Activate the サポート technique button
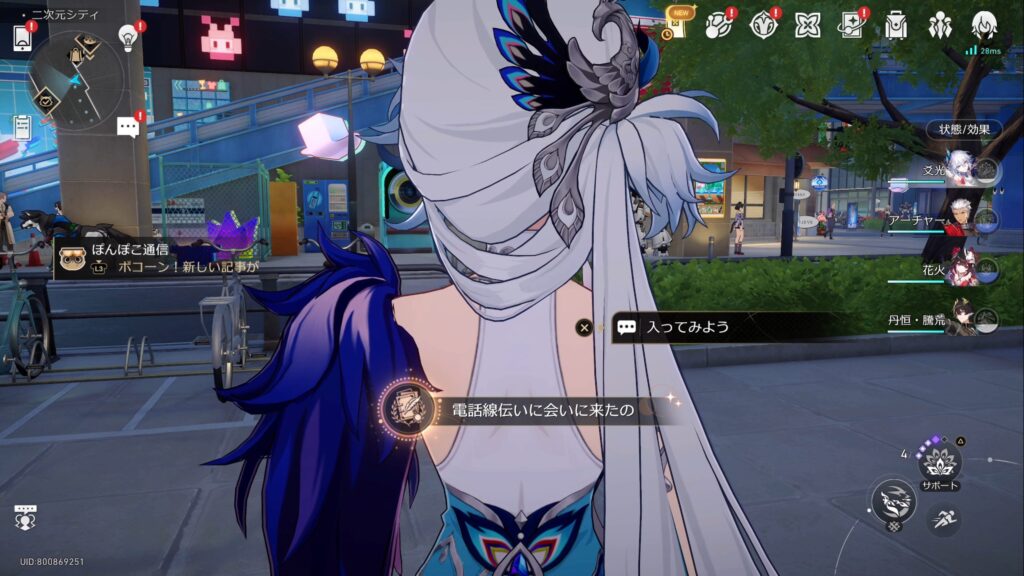This screenshot has width=1024, height=576. click(x=940, y=465)
